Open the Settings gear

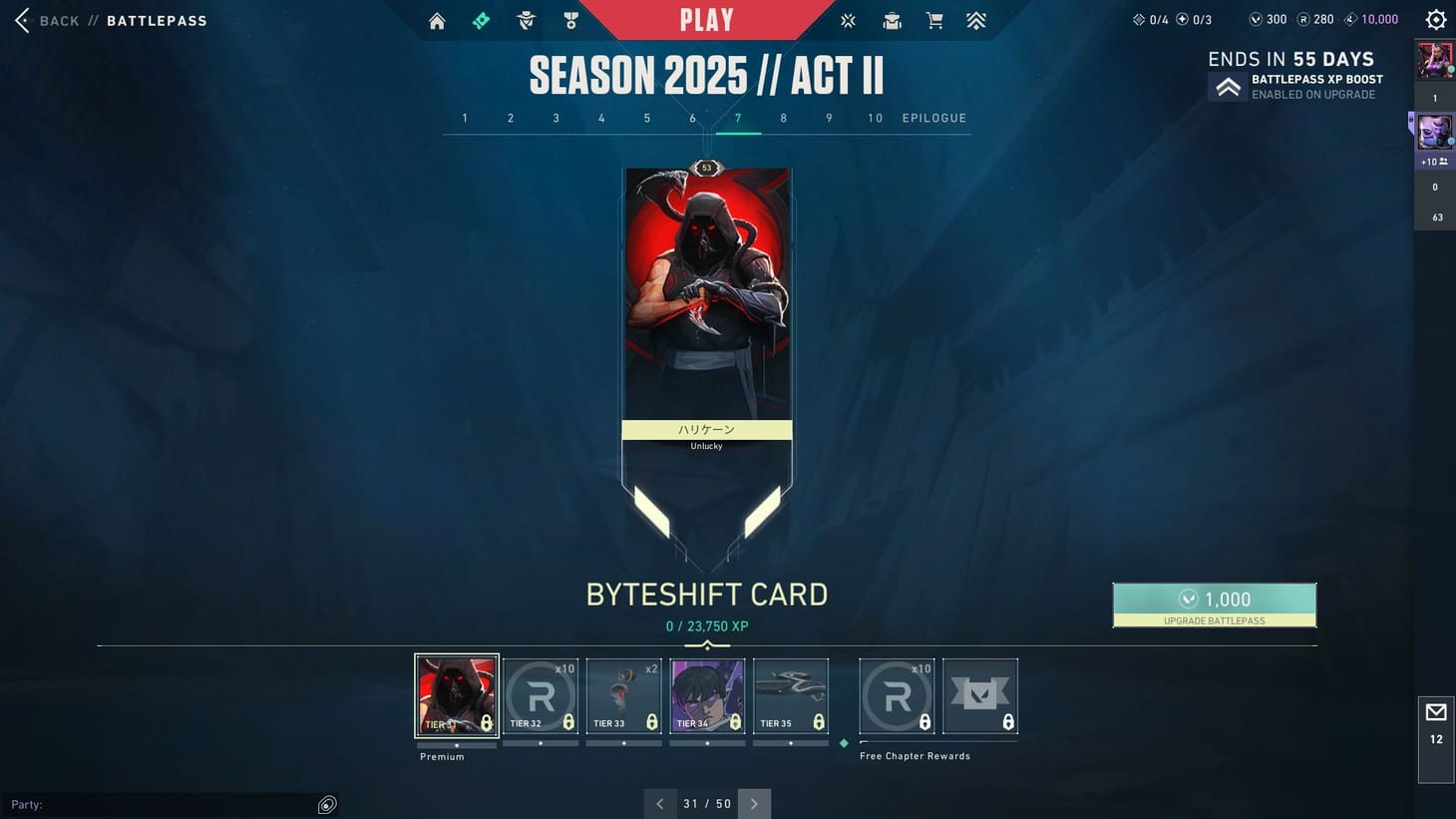click(1435, 19)
